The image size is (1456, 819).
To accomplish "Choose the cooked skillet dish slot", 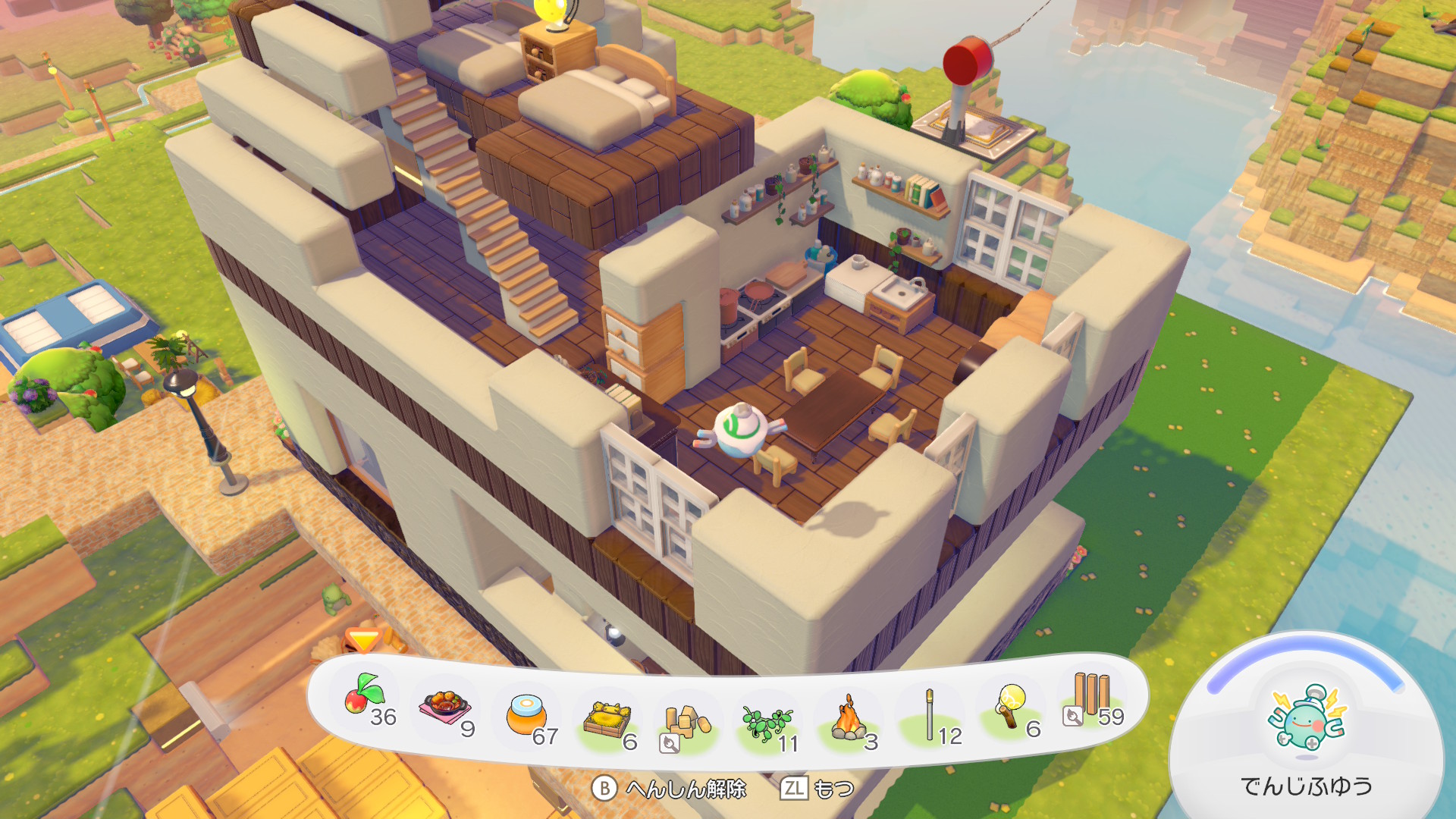I will tap(447, 709).
